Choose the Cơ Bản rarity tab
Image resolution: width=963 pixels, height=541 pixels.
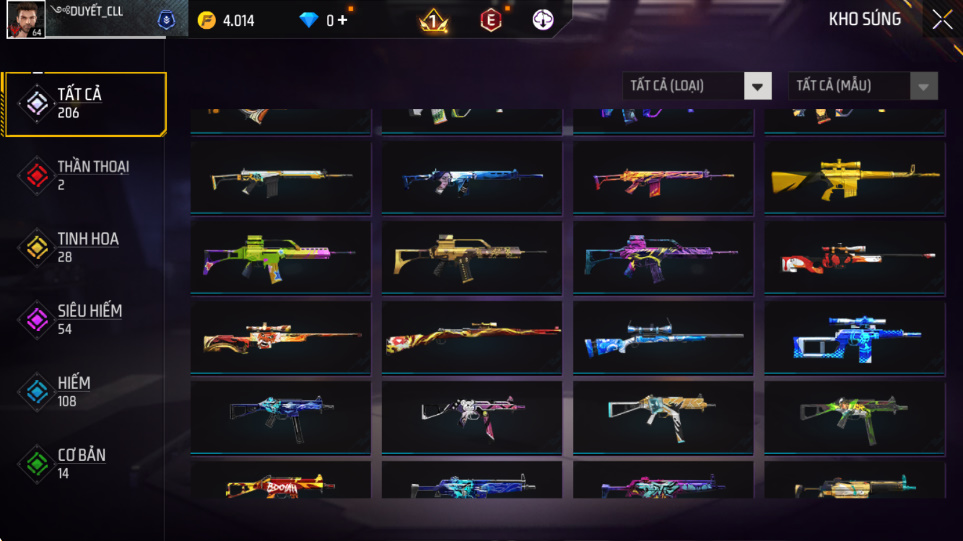(82, 463)
